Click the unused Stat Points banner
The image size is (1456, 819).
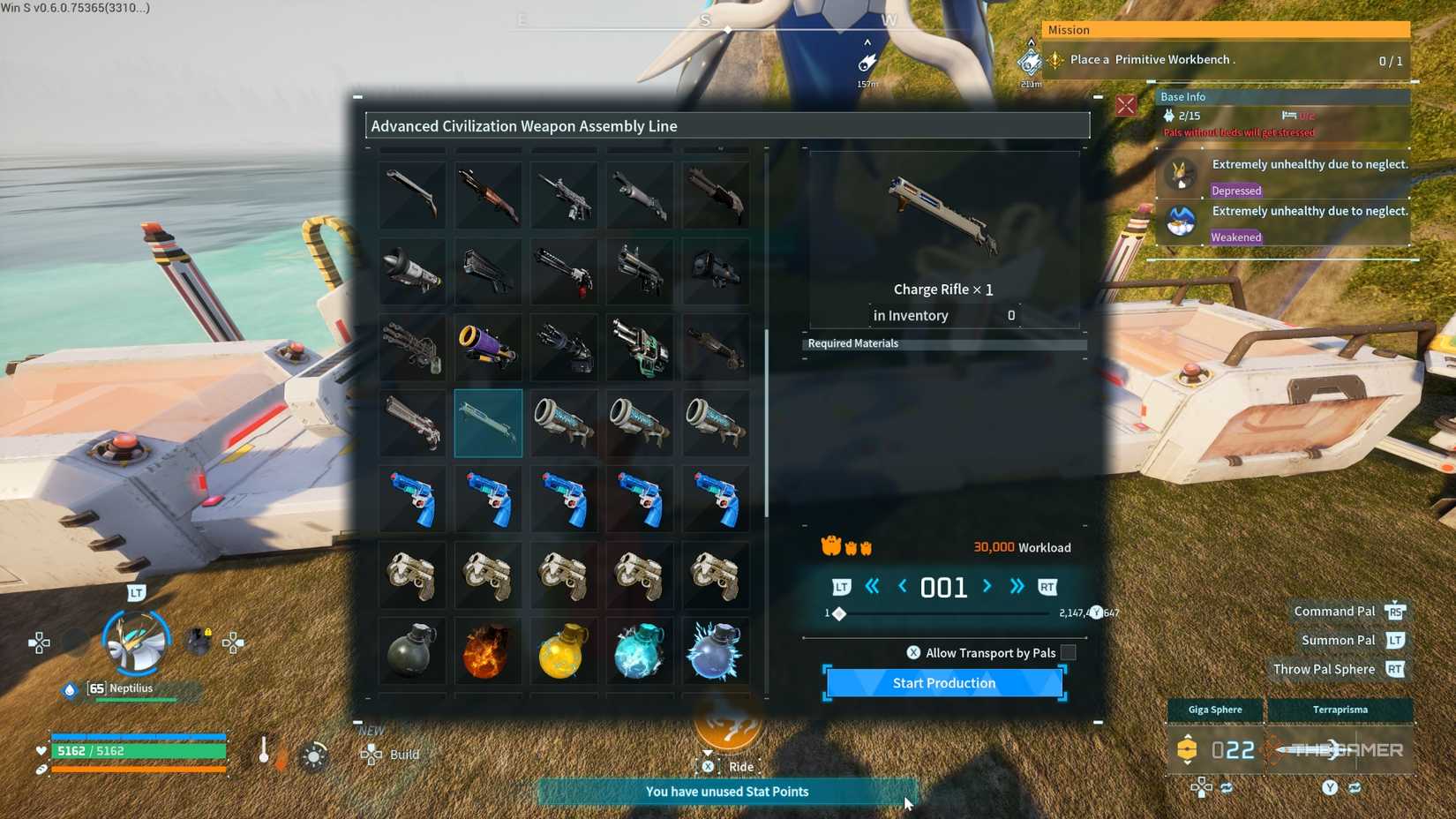[x=727, y=792]
